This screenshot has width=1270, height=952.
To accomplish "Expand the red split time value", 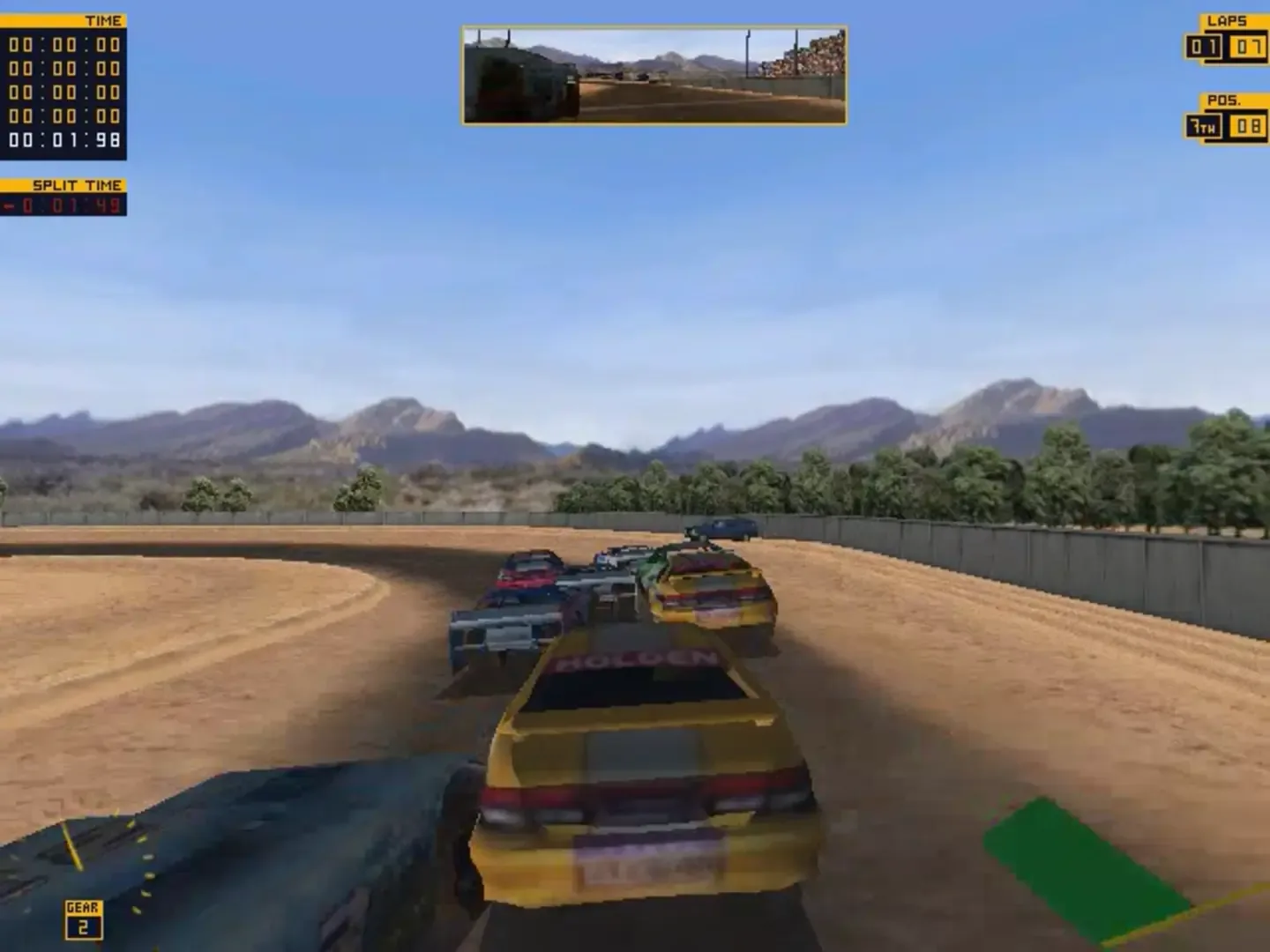I will [66, 205].
